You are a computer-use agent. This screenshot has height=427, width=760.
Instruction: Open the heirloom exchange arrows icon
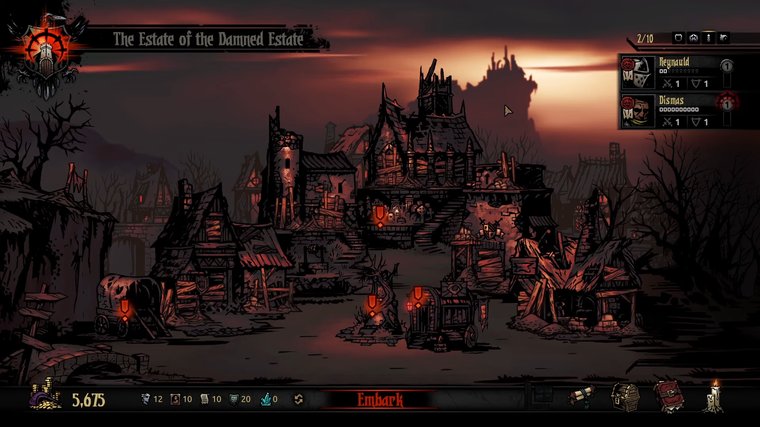coord(298,400)
